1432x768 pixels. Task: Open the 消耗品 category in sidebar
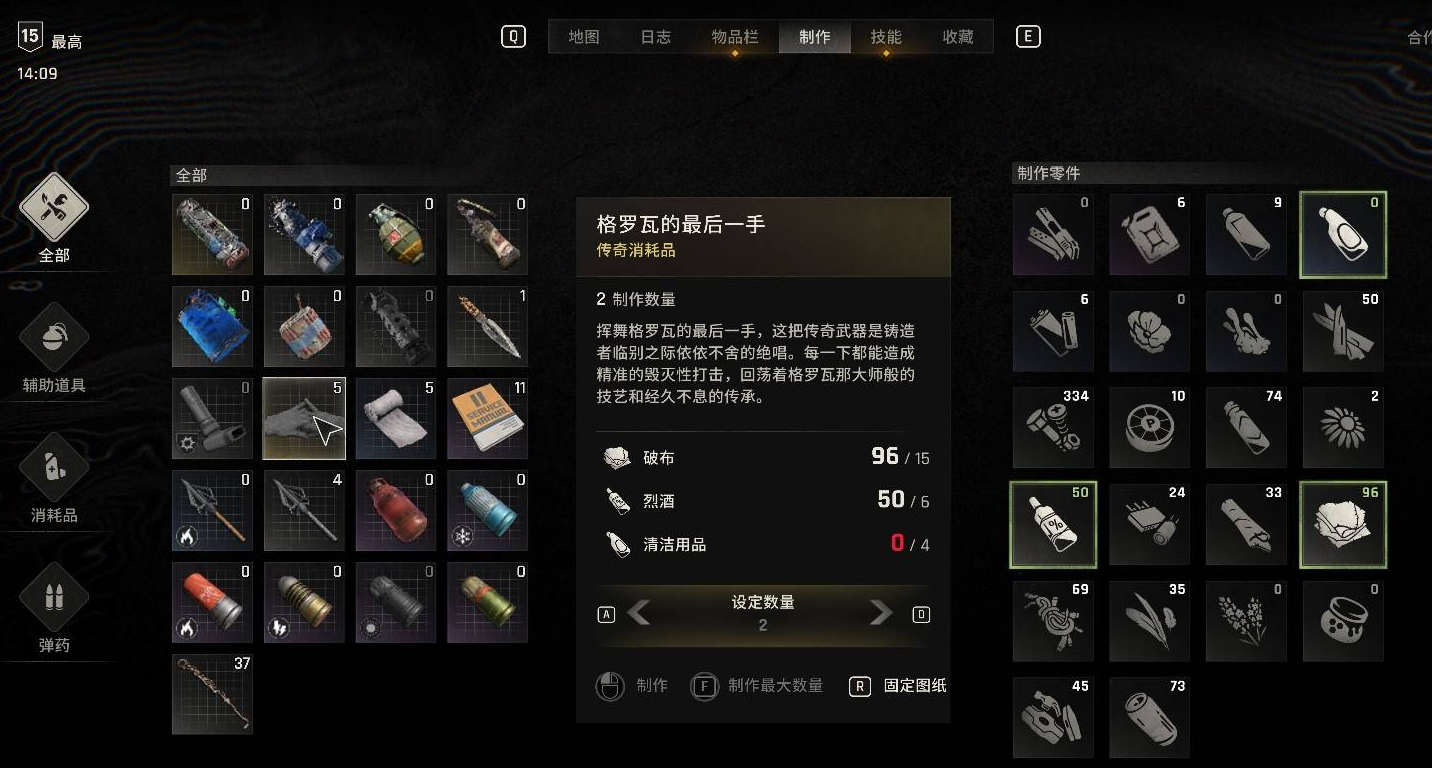[52, 465]
